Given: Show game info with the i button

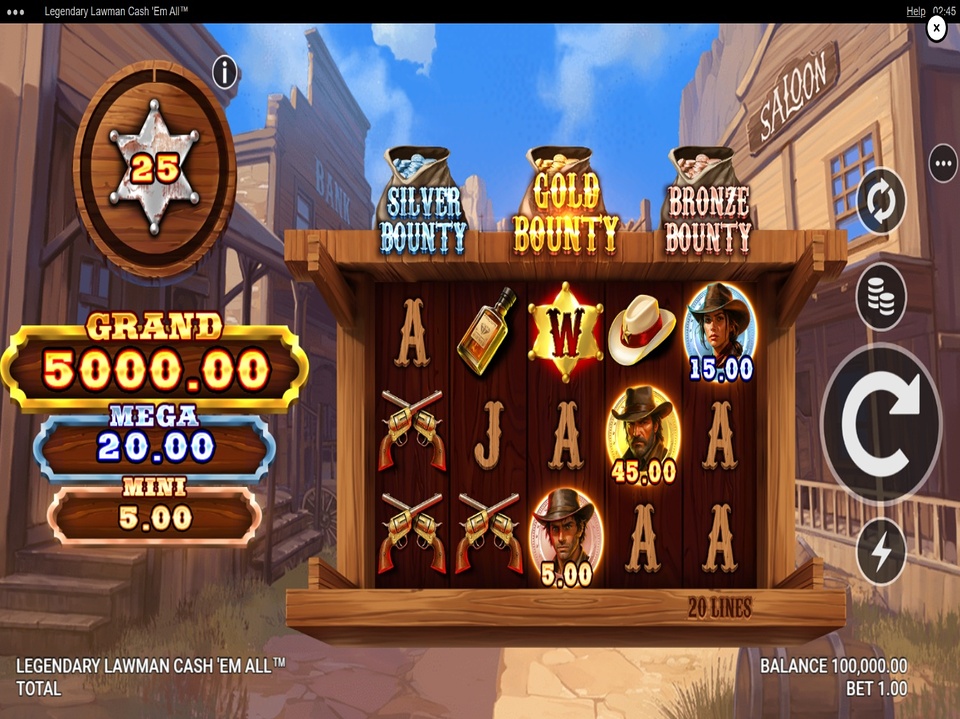Looking at the screenshot, I should click(x=225, y=72).
